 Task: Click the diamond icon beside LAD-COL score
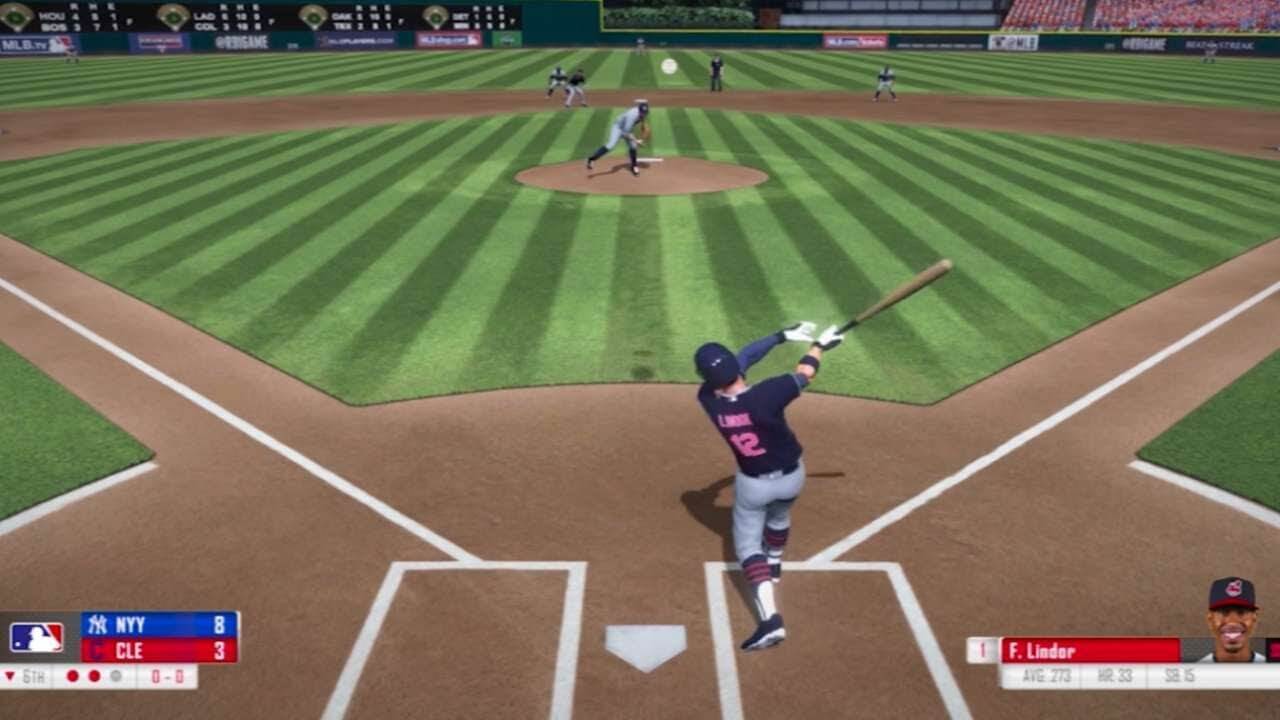pos(171,17)
